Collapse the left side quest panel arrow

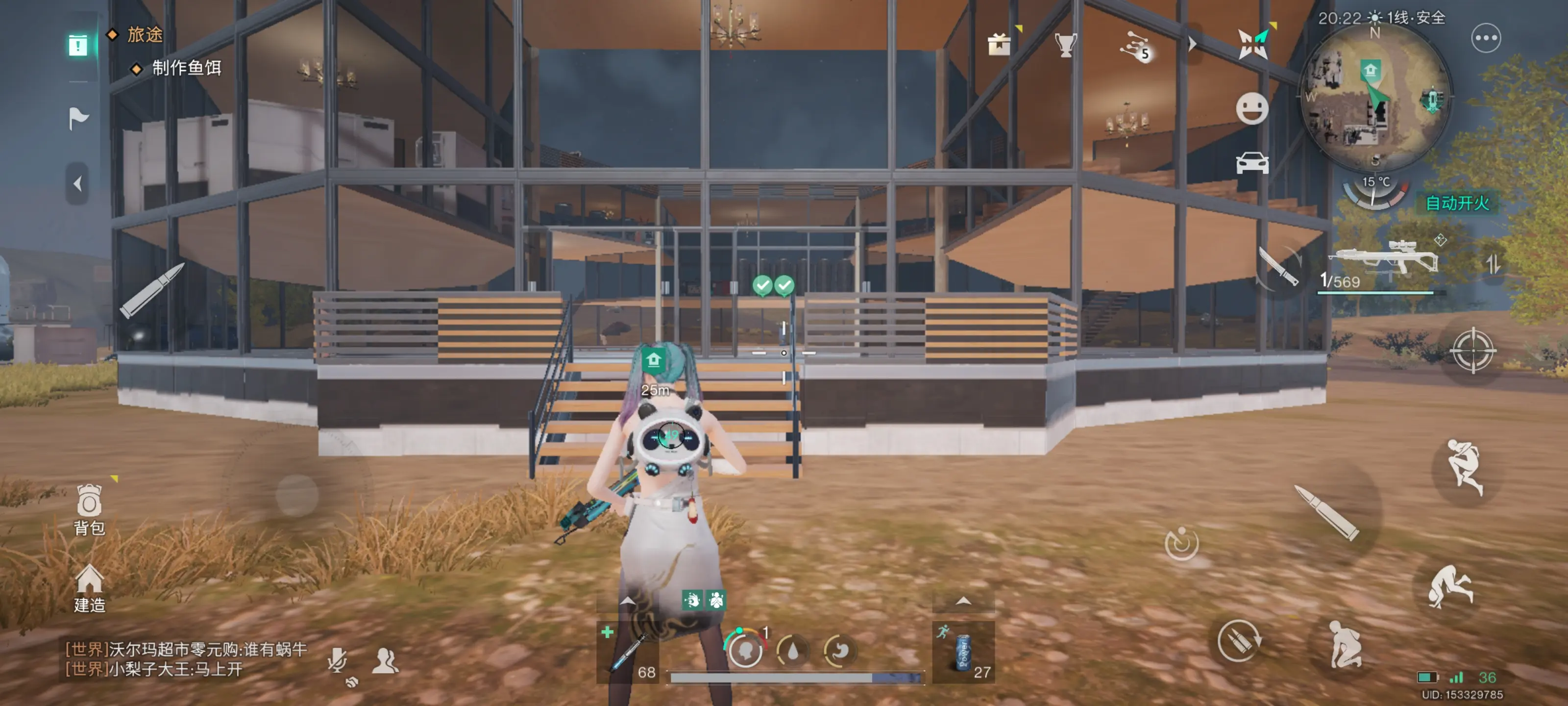(x=77, y=183)
